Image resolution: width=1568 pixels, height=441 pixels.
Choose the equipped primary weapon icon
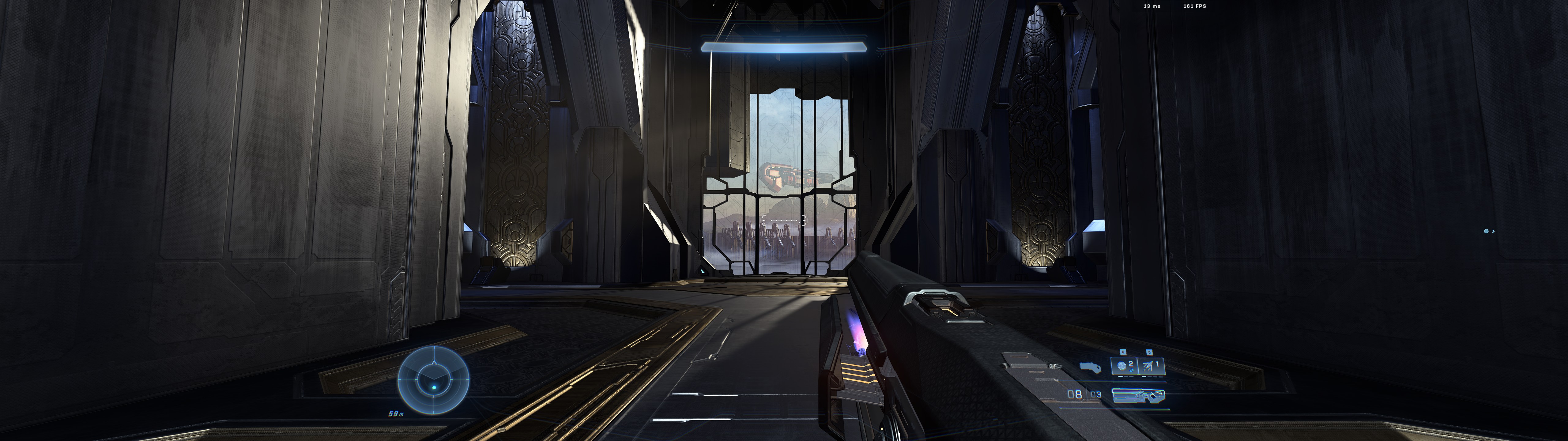coord(1138,395)
